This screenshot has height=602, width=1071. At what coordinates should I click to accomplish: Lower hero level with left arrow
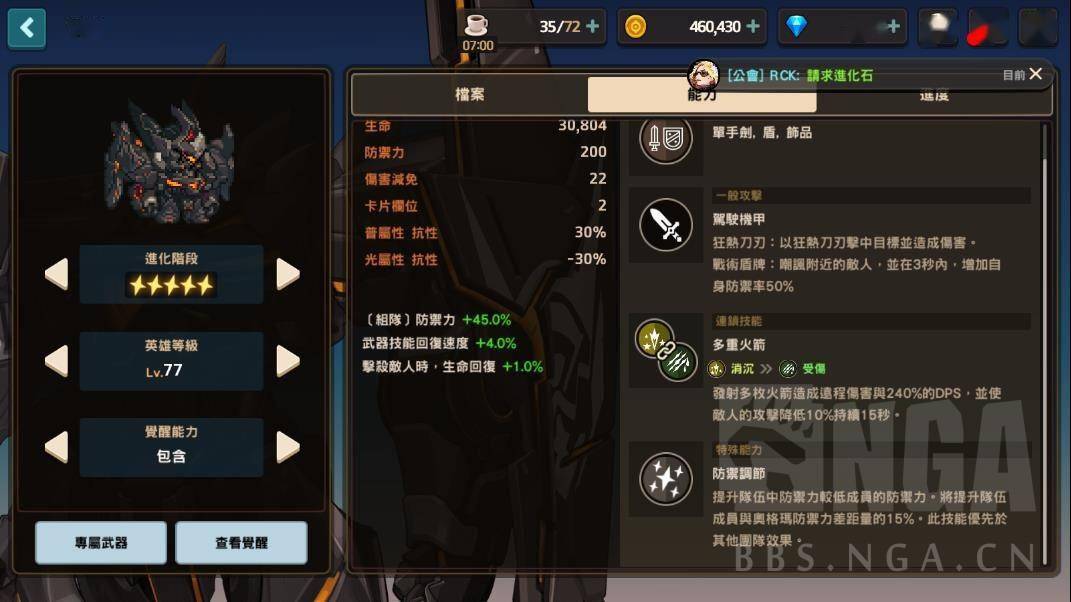[57, 361]
